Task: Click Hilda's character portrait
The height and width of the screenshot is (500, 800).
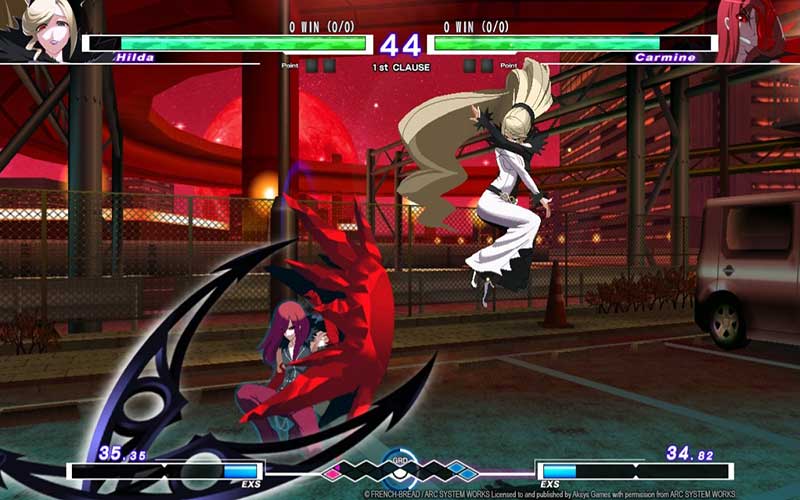Action: [x=40, y=30]
